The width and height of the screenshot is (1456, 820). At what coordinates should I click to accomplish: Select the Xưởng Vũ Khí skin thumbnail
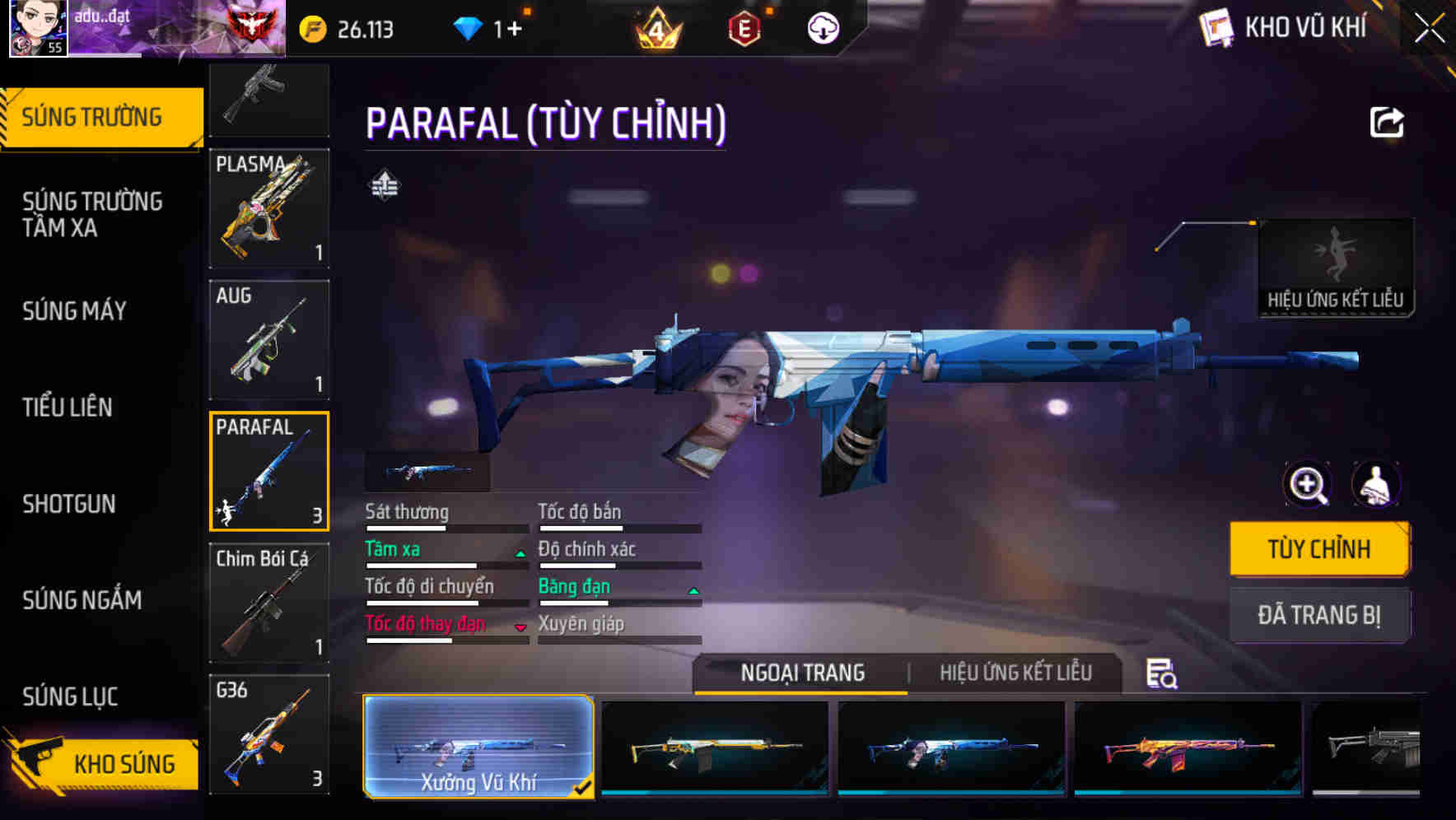coord(478,747)
